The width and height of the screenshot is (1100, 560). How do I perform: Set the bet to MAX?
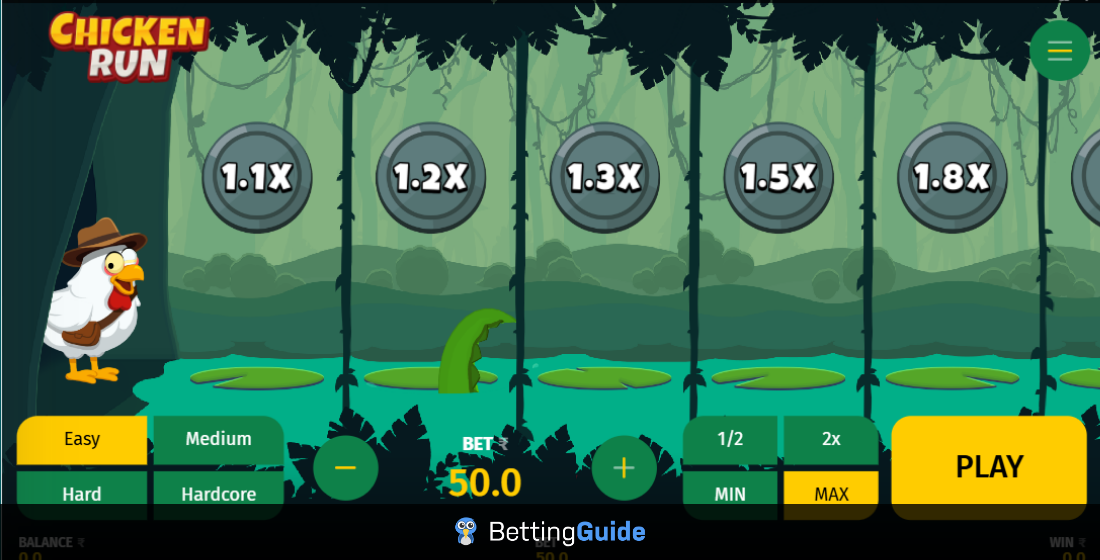[x=831, y=494]
